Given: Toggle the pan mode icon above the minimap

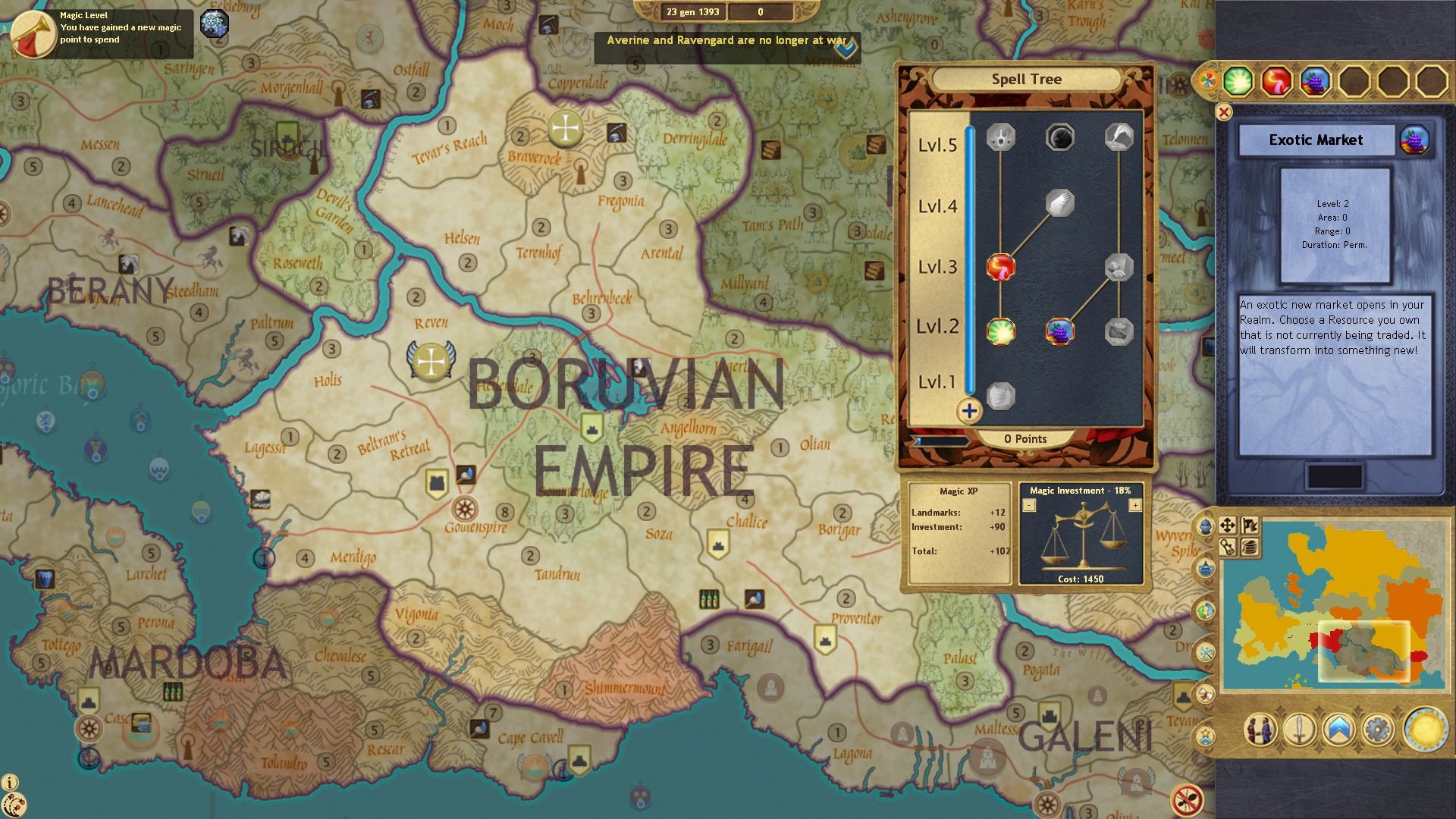Looking at the screenshot, I should (x=1228, y=526).
